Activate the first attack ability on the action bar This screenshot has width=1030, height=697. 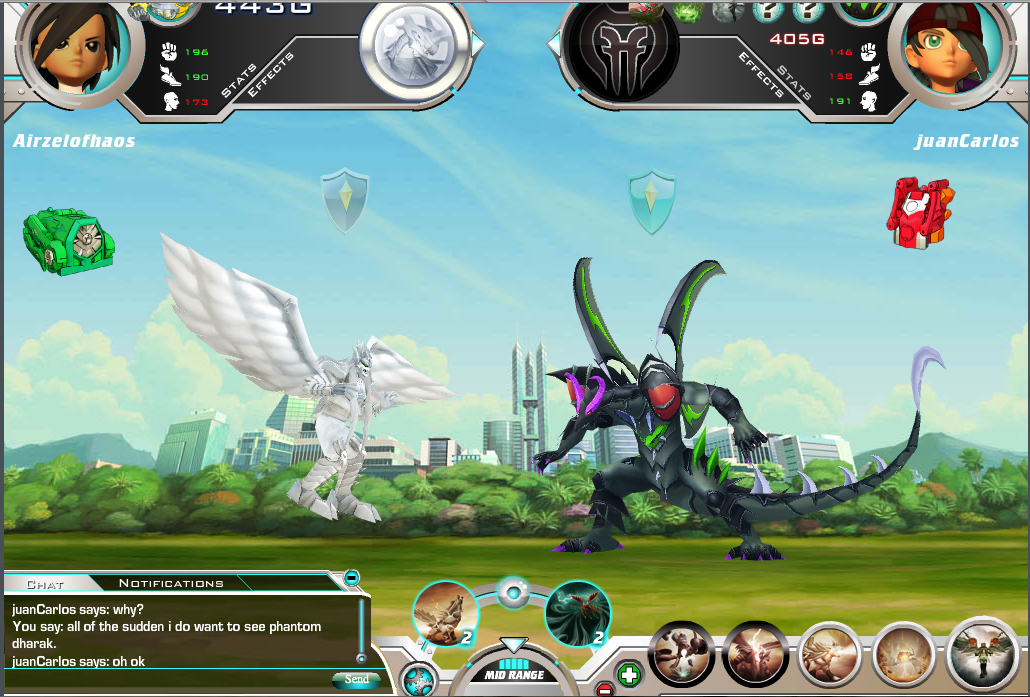click(681, 655)
